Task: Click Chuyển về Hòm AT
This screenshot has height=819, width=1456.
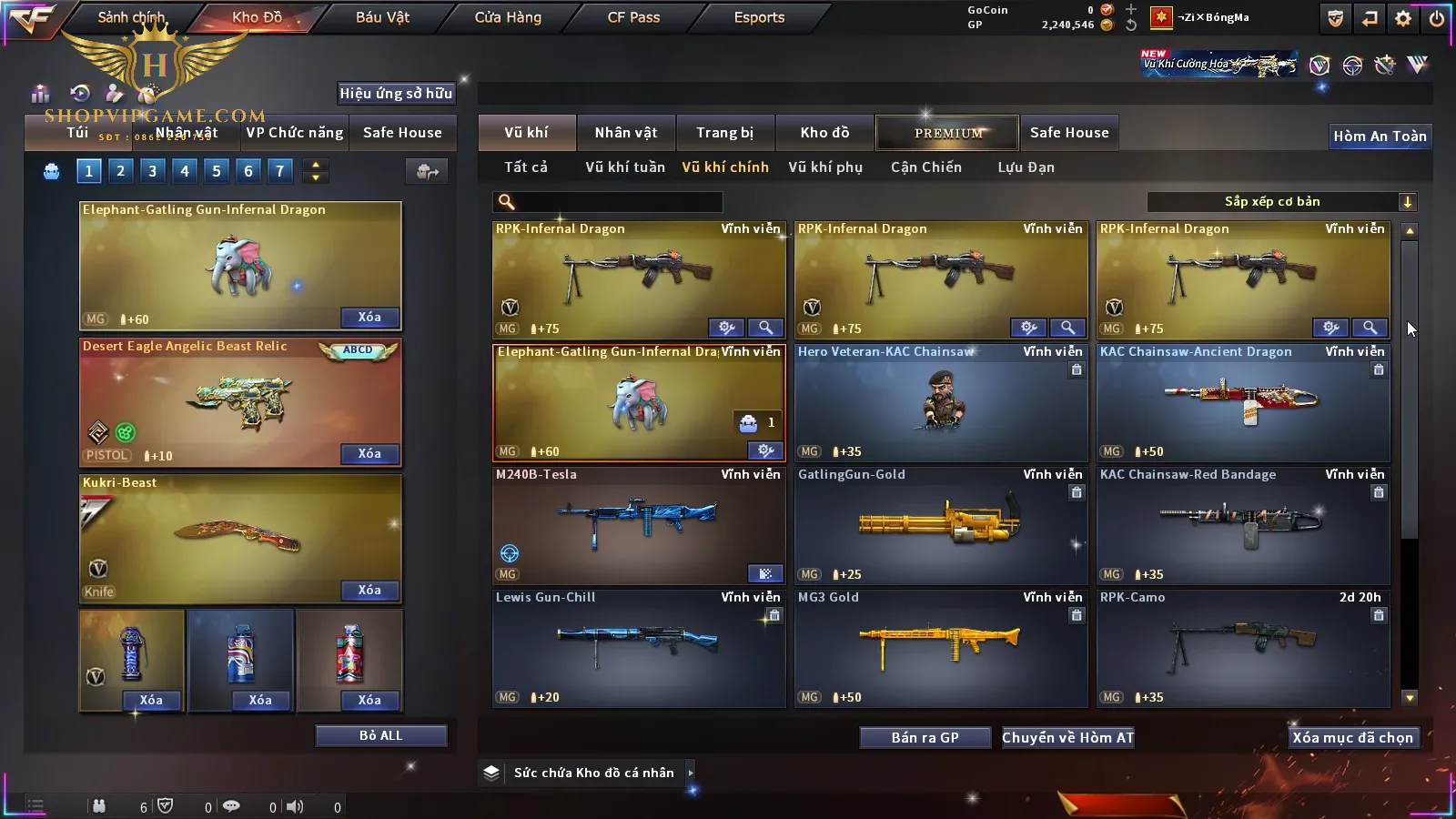Action: 1067,738
